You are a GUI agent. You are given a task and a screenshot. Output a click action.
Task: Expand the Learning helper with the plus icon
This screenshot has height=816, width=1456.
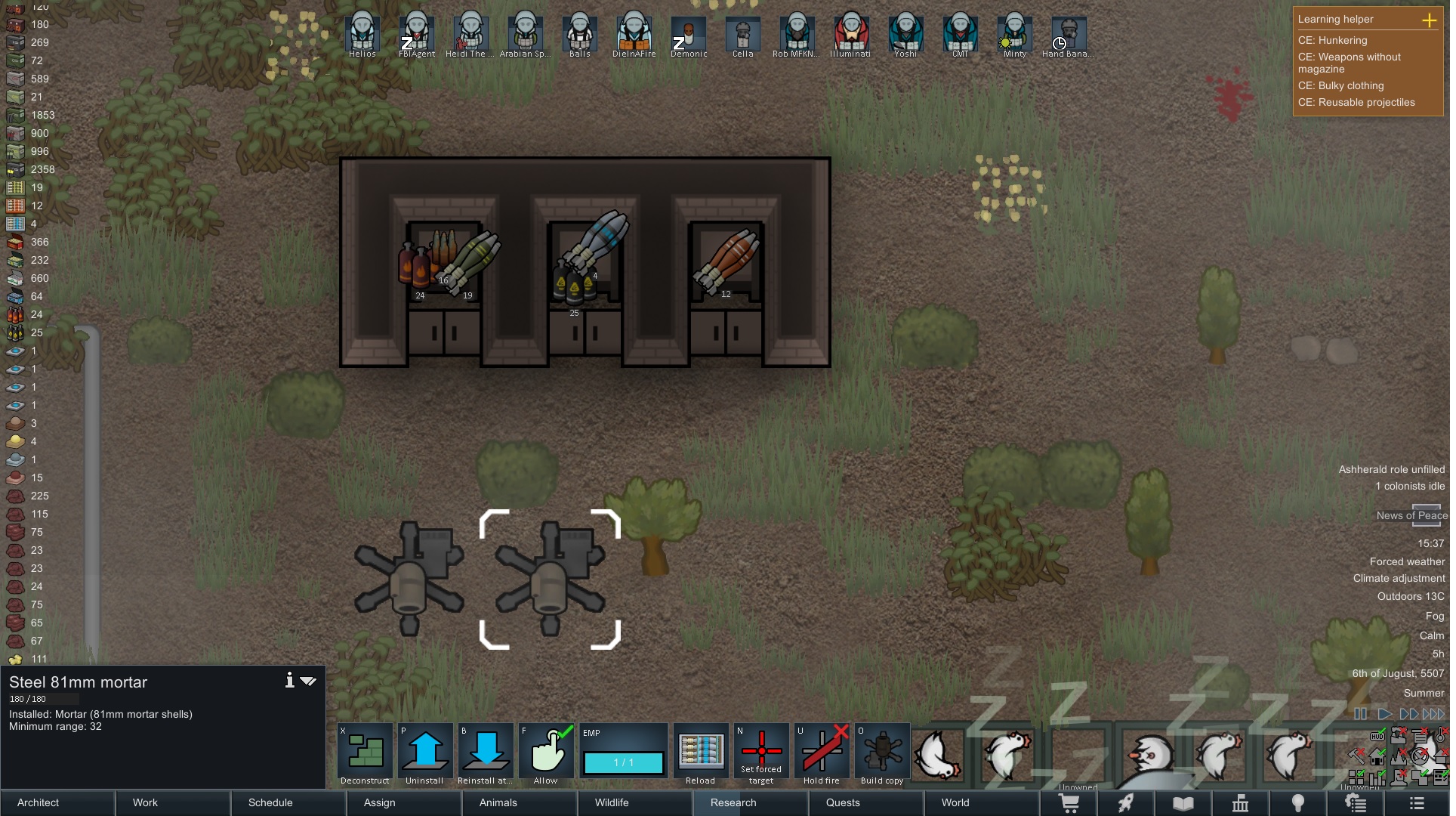click(1430, 21)
